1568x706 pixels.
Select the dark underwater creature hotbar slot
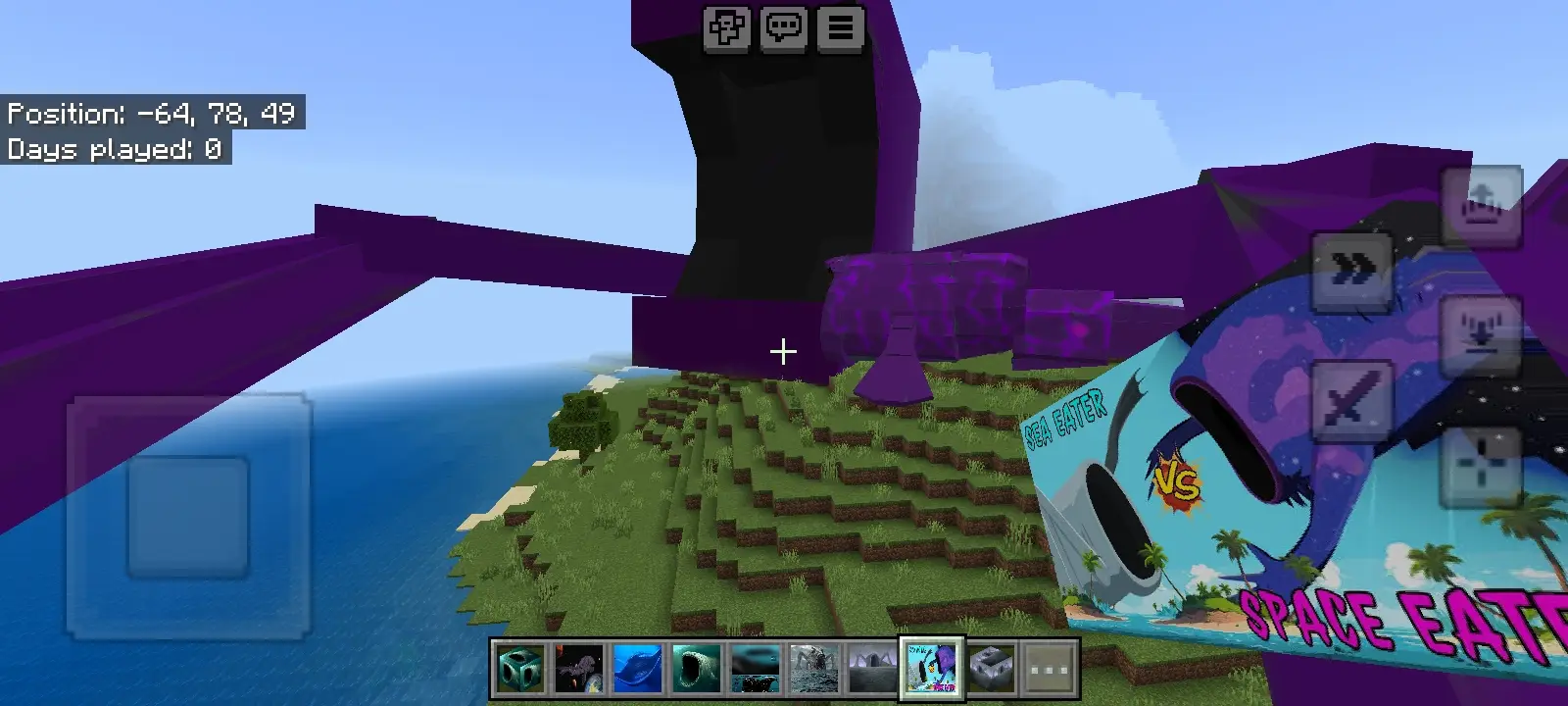click(x=756, y=669)
